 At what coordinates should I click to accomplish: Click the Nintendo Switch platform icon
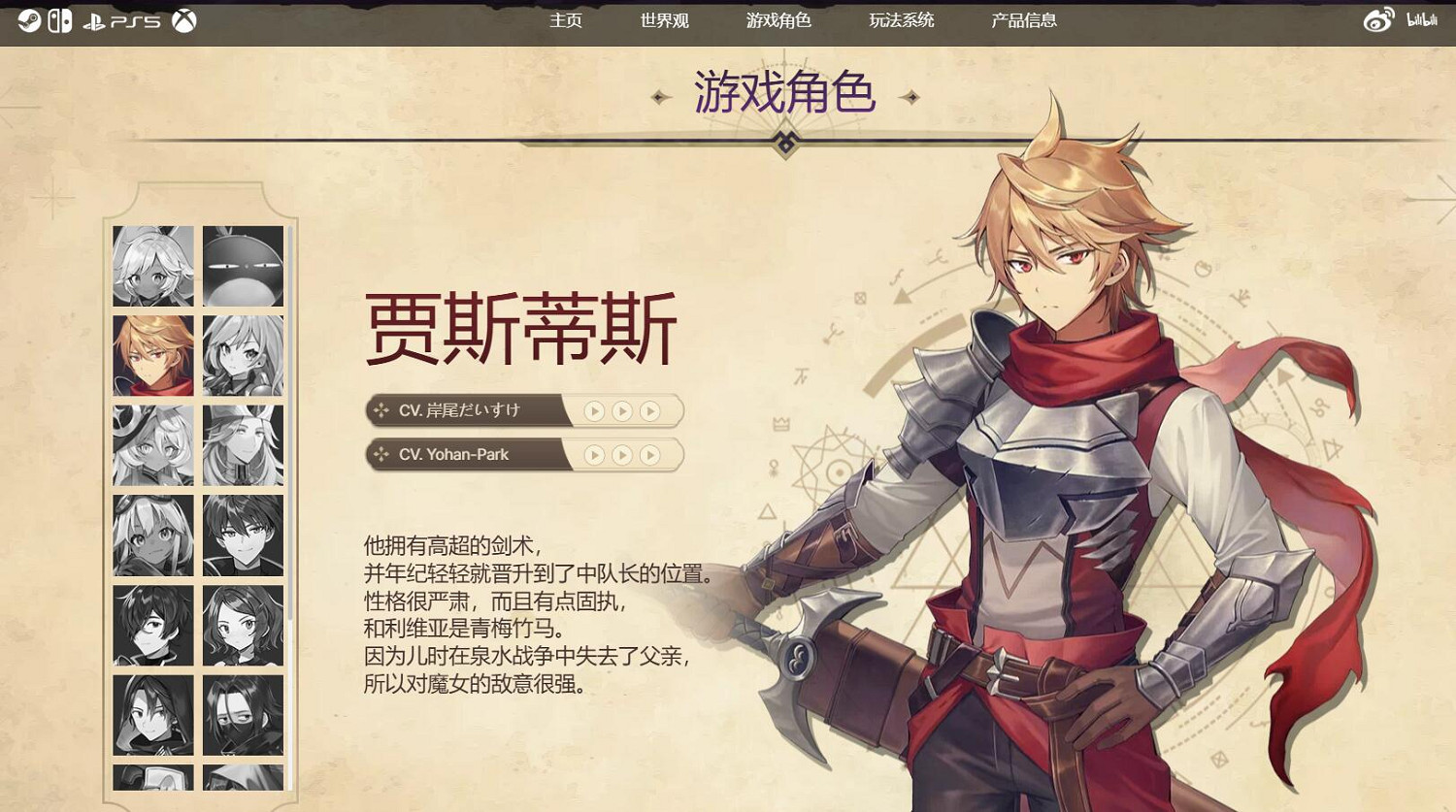click(58, 18)
